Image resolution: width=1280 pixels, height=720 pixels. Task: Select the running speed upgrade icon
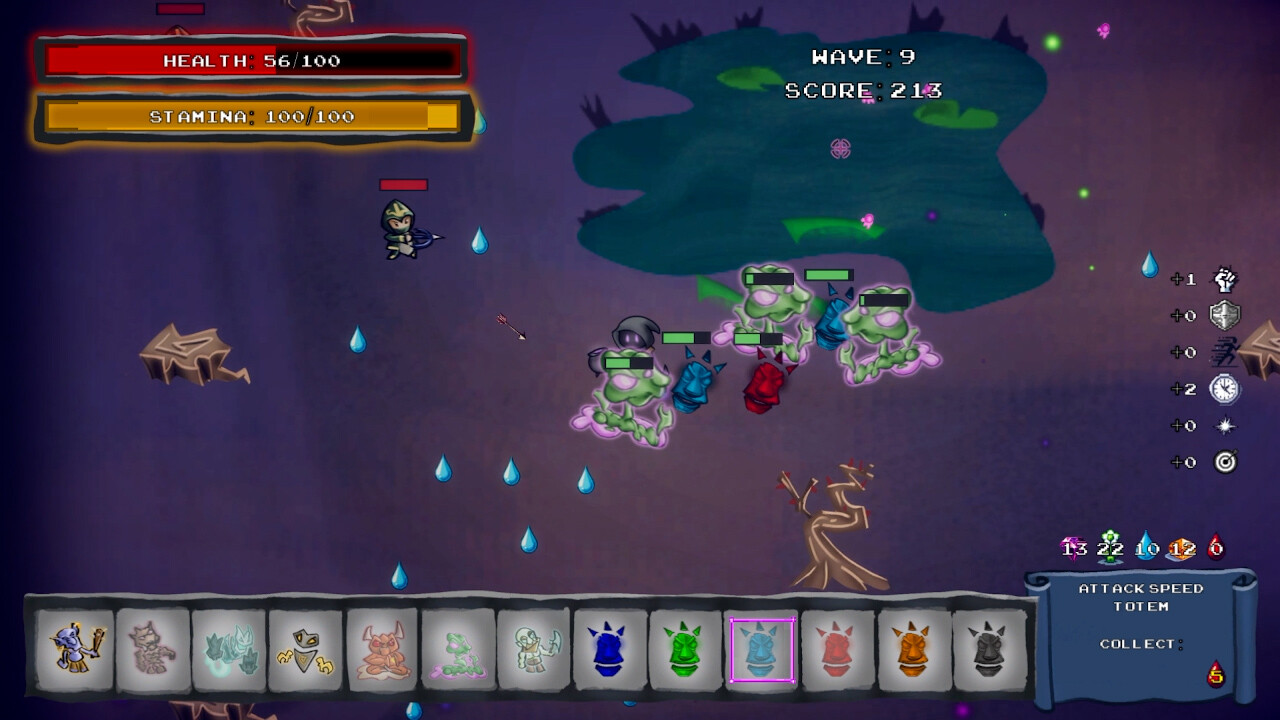pos(1224,352)
